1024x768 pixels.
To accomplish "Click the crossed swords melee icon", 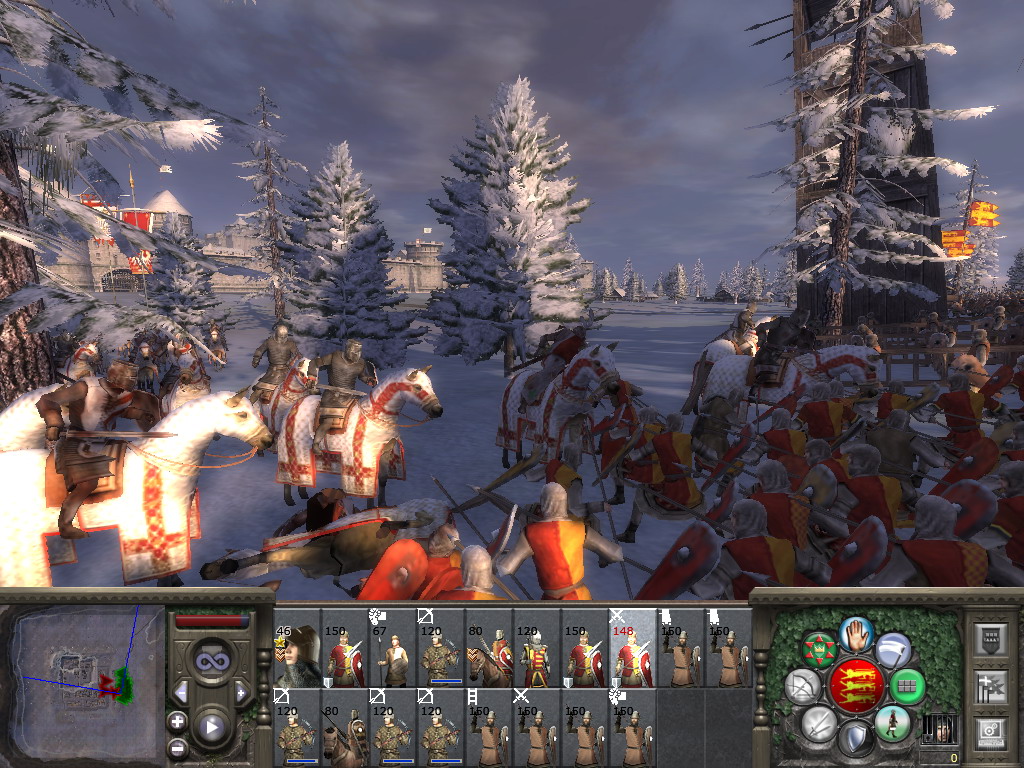I will (819, 723).
